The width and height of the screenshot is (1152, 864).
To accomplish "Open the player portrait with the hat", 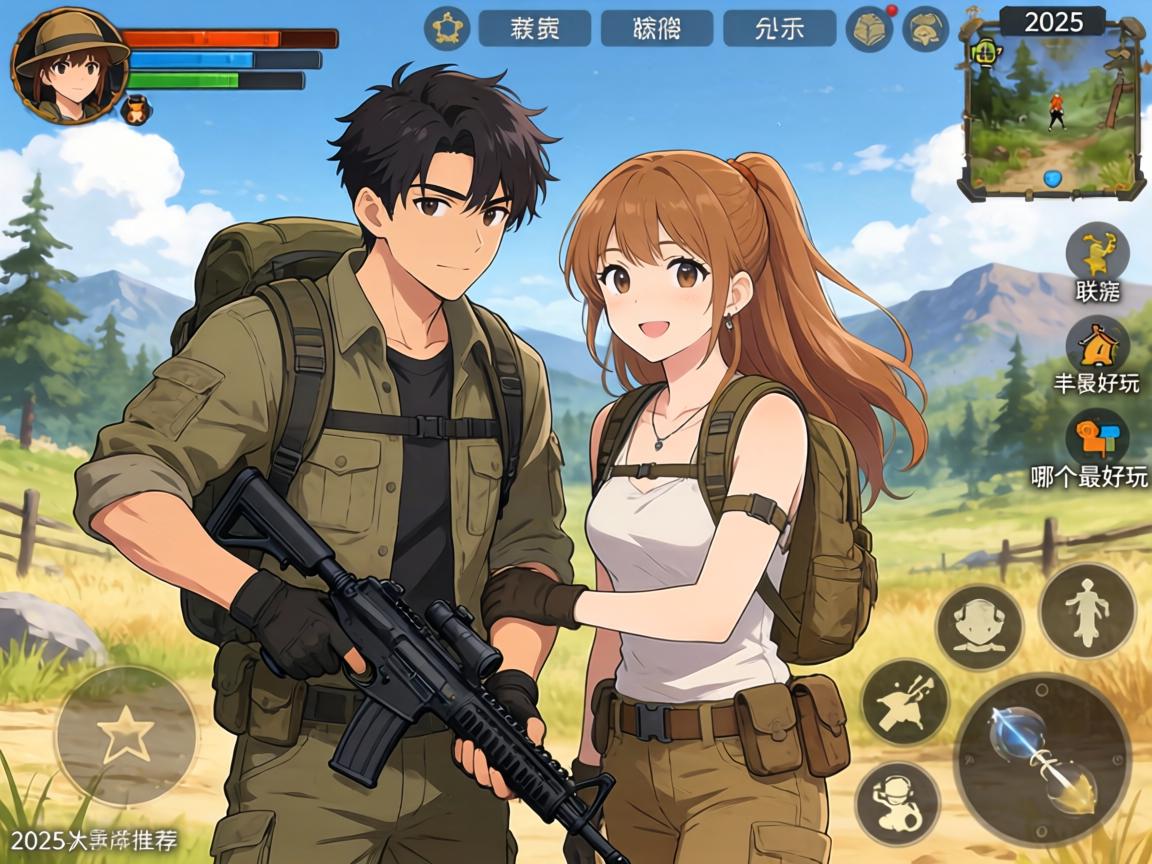I will click(68, 67).
